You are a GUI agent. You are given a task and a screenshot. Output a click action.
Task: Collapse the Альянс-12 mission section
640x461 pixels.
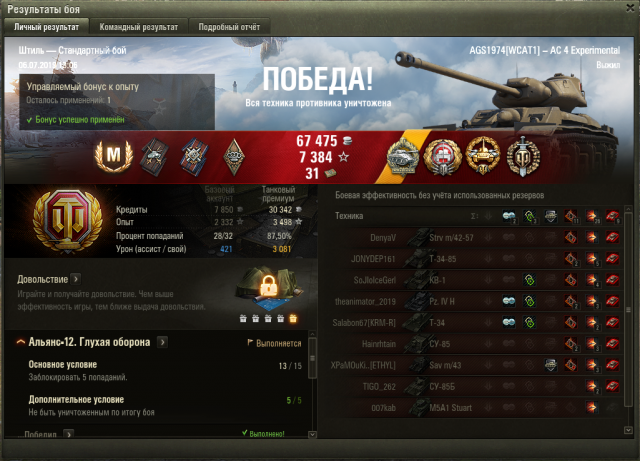pos(21,342)
